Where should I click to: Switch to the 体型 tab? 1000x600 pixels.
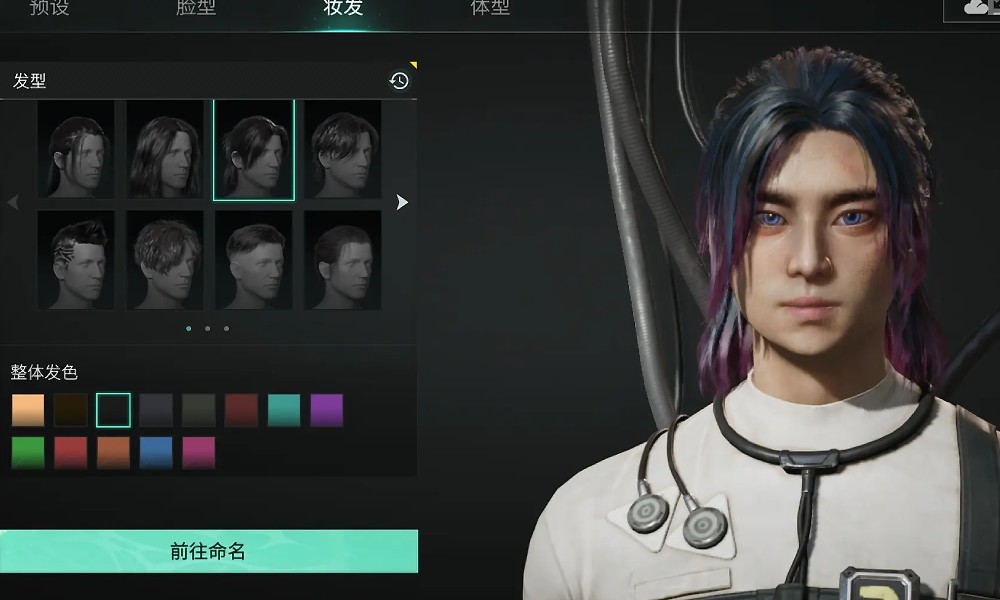pyautogui.click(x=490, y=9)
